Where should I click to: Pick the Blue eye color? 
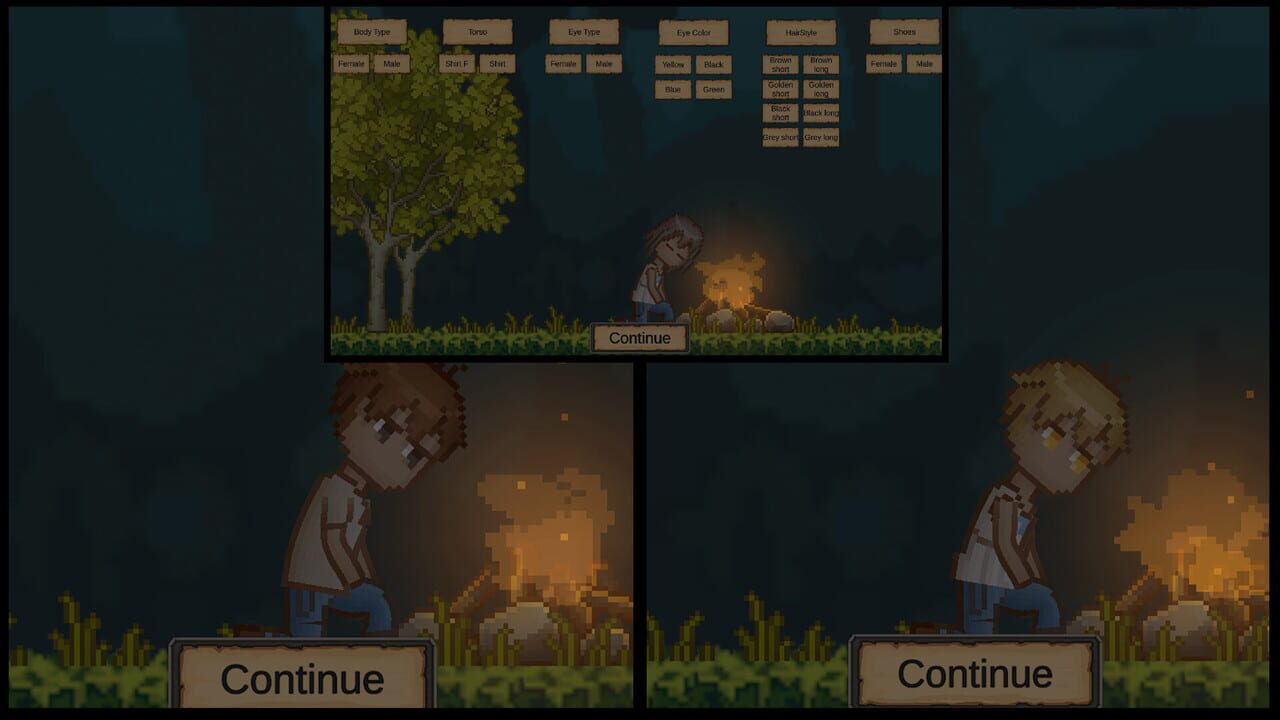click(671, 89)
